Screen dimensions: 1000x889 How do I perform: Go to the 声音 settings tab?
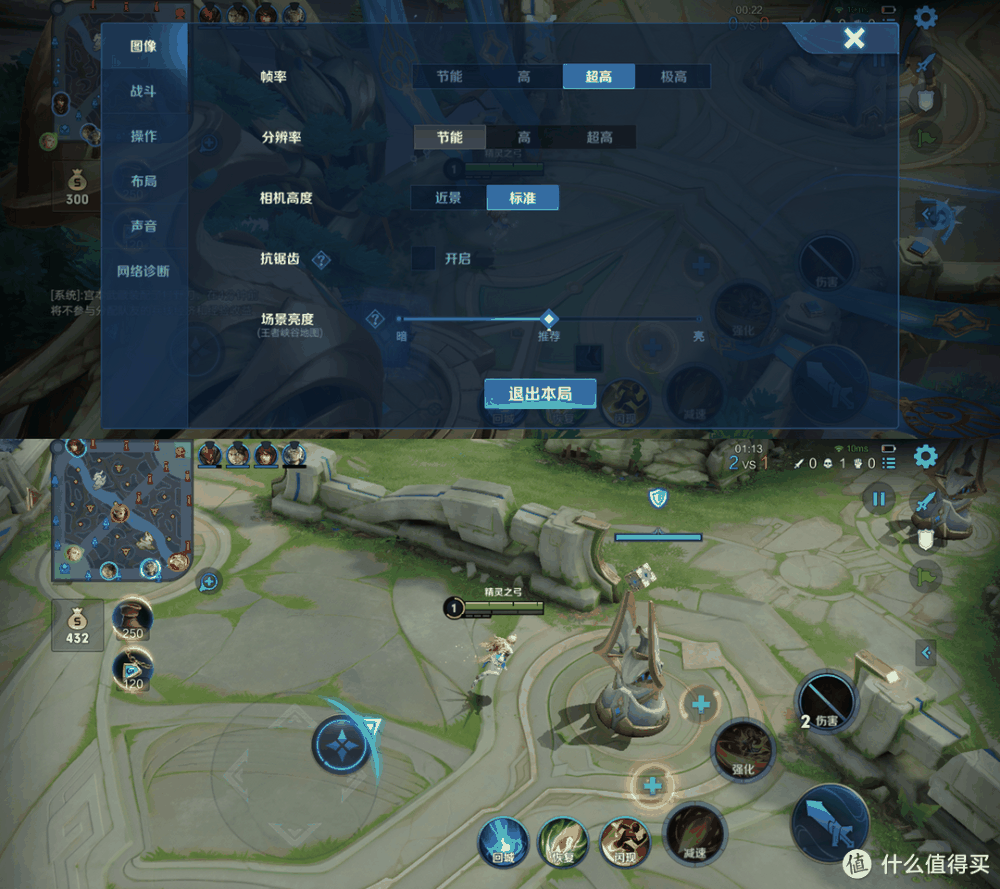pyautogui.click(x=143, y=226)
